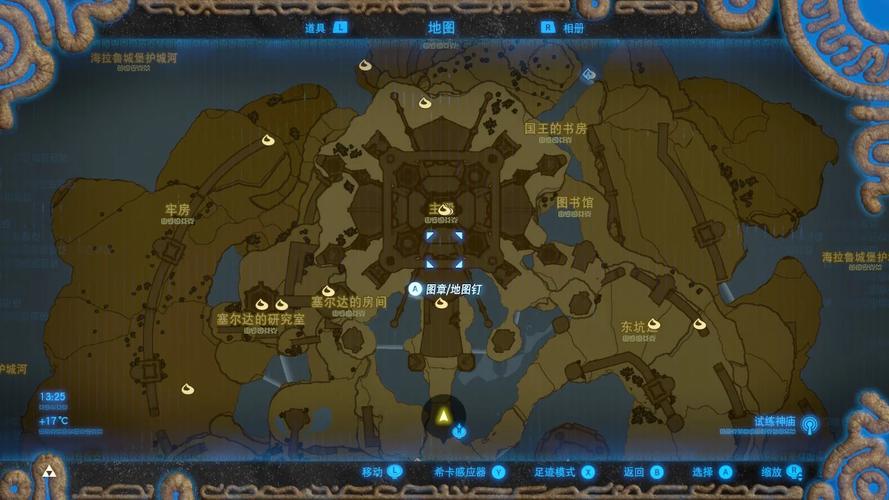Screen dimensions: 889x500
Task: Open the 相册 tab
Action: click(x=573, y=28)
